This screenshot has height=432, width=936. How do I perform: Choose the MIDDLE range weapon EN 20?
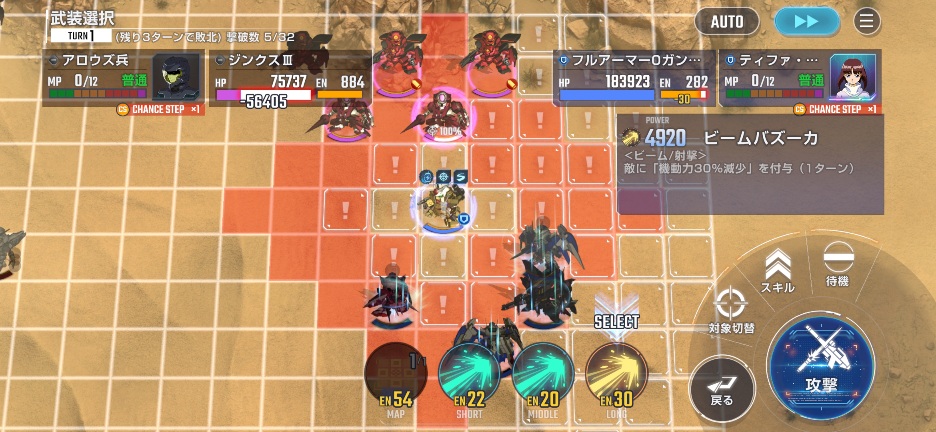[542, 374]
